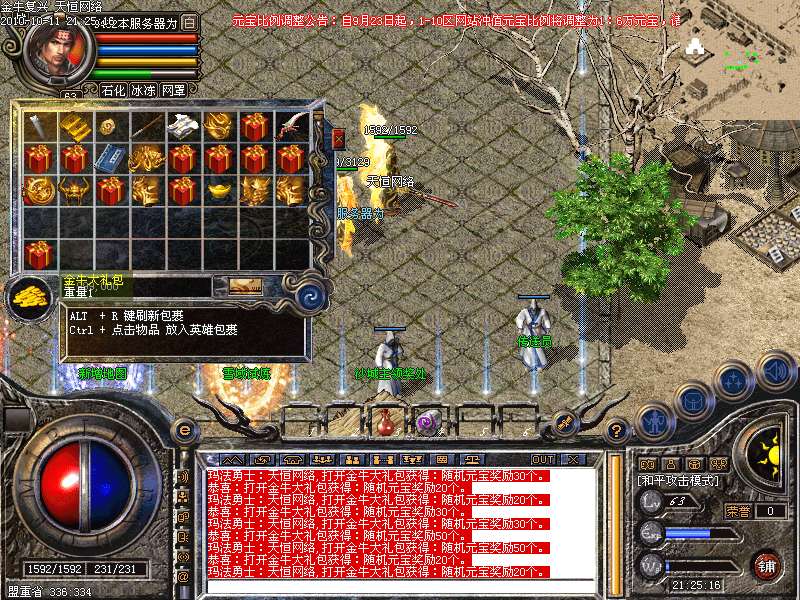
Task: Select the golden horned helmet item
Action: [x=74, y=189]
